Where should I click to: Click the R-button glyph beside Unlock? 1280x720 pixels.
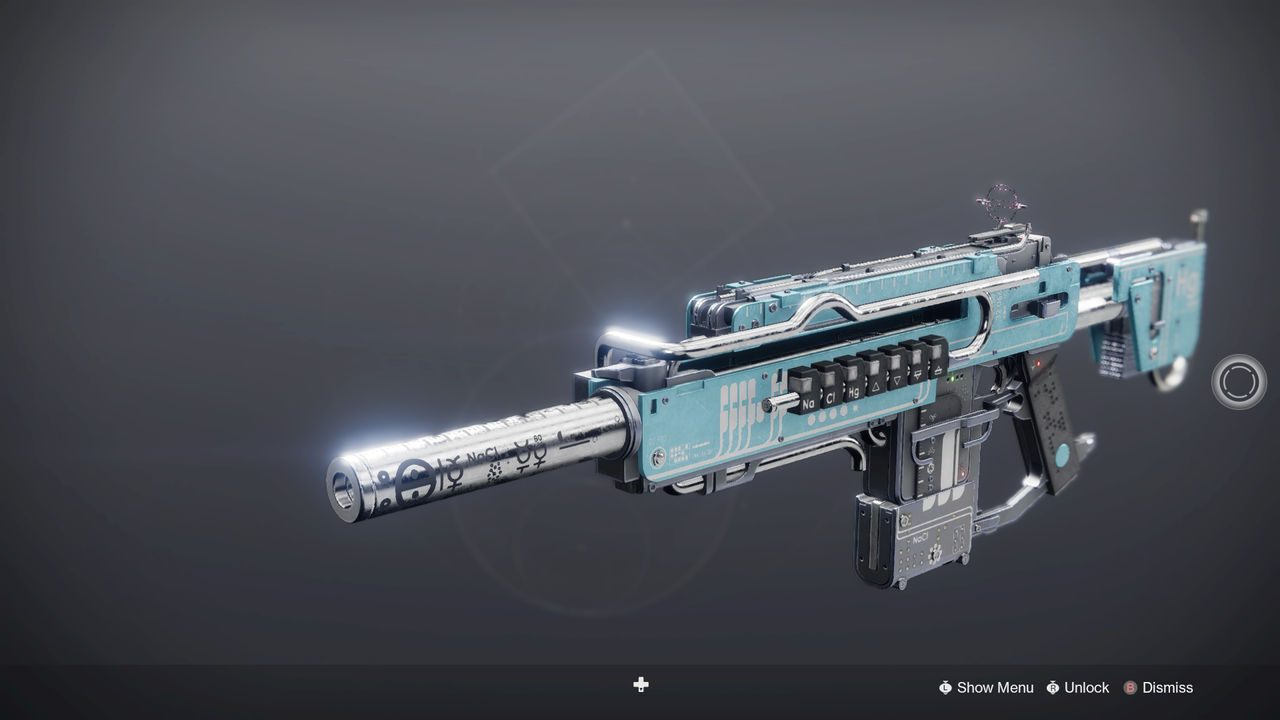pos(1052,688)
